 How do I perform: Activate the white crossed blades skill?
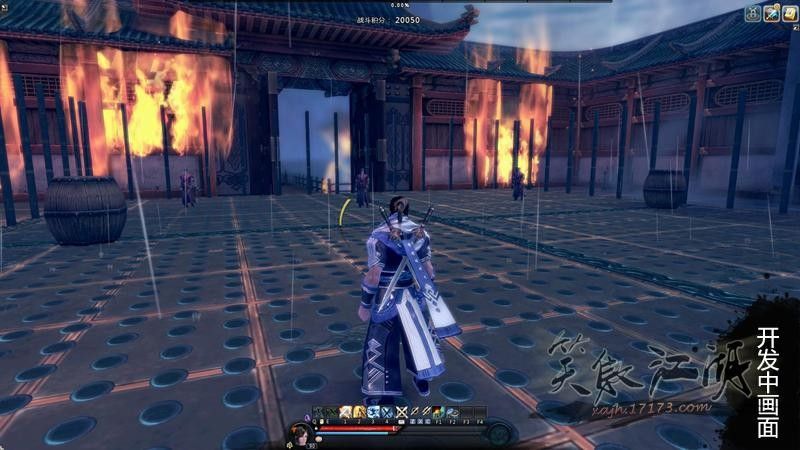401,412
